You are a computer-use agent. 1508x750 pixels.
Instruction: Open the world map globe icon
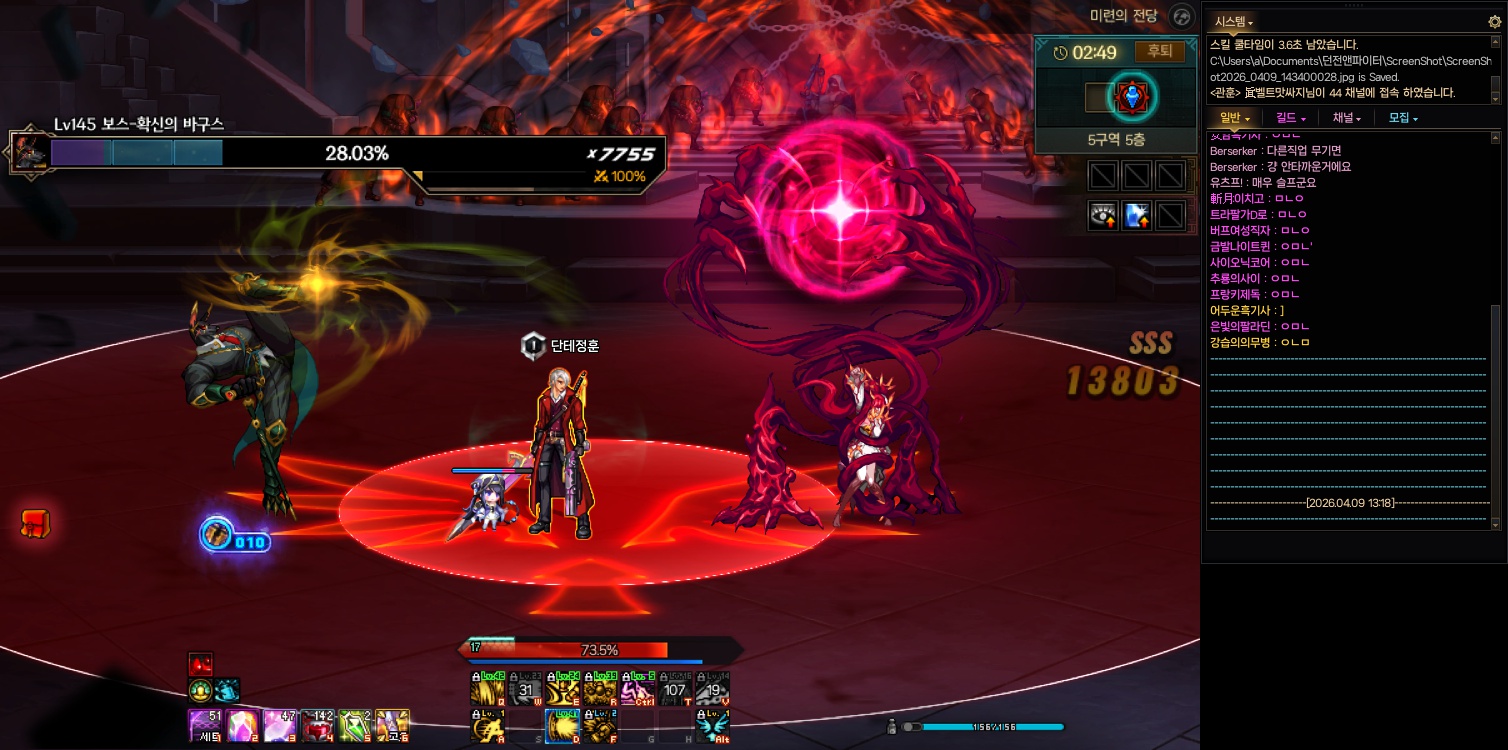(x=1182, y=16)
